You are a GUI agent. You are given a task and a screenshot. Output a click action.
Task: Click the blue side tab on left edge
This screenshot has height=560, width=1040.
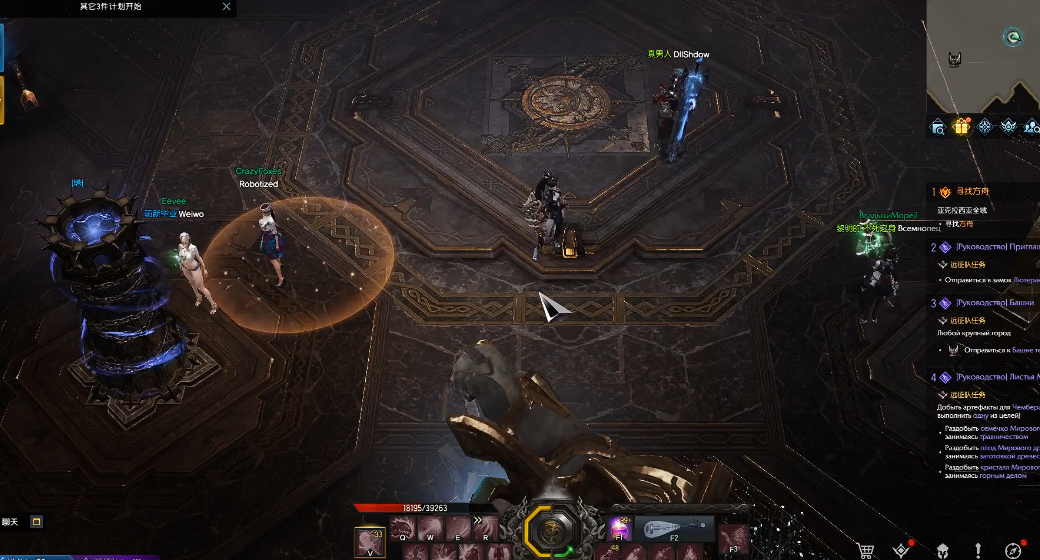click(2, 48)
